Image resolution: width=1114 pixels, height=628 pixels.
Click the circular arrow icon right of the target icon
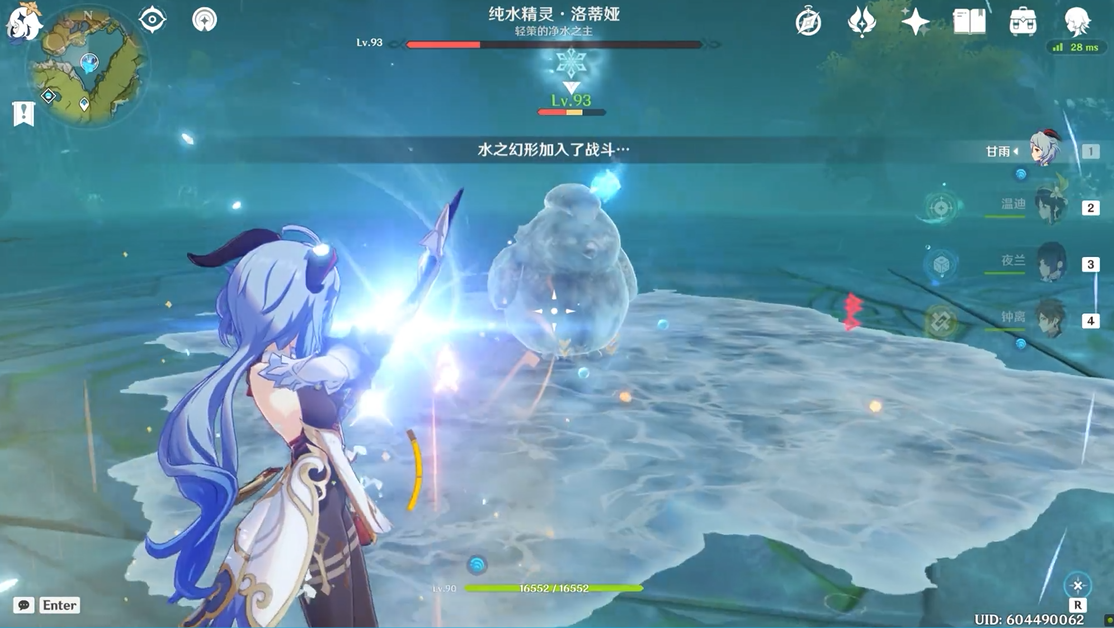tap(205, 19)
